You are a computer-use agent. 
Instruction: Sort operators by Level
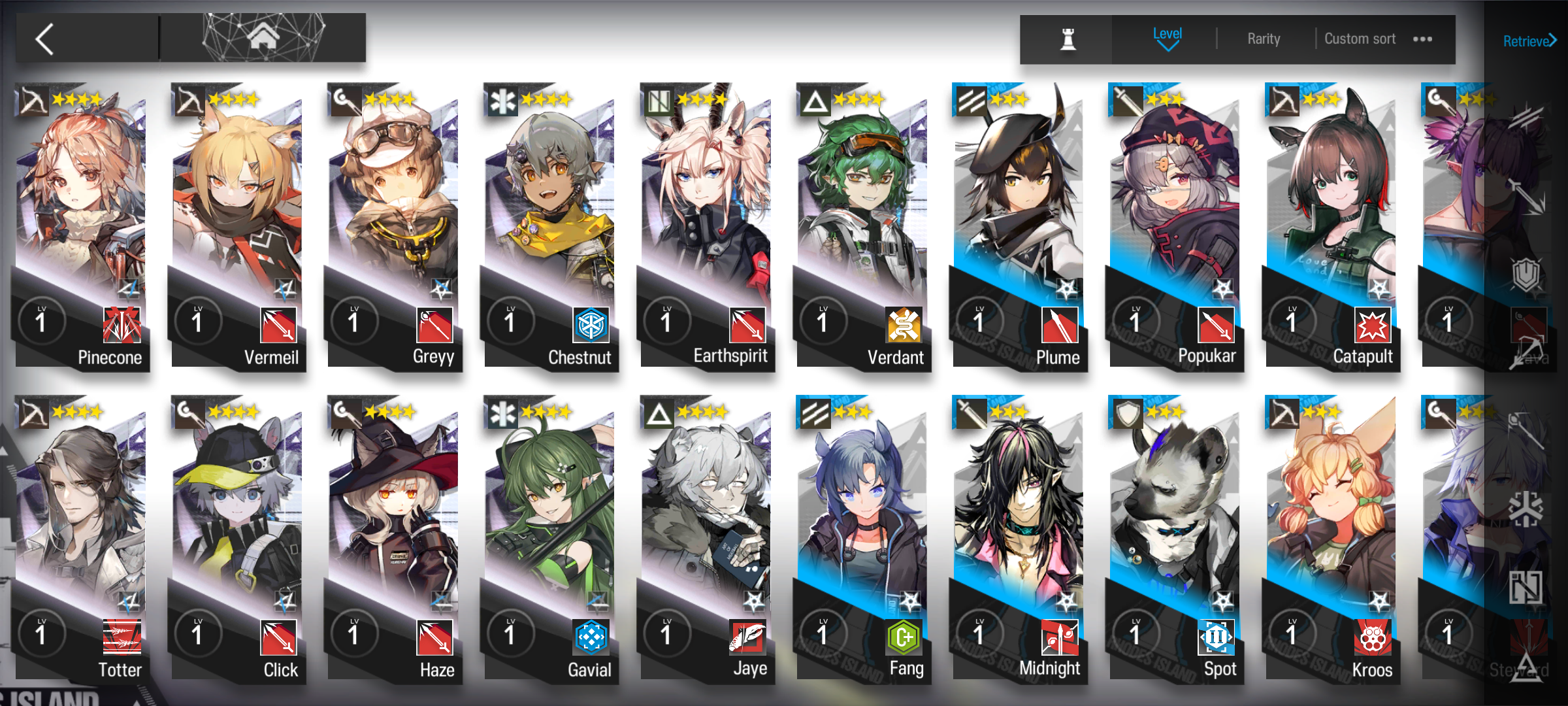[x=1167, y=38]
